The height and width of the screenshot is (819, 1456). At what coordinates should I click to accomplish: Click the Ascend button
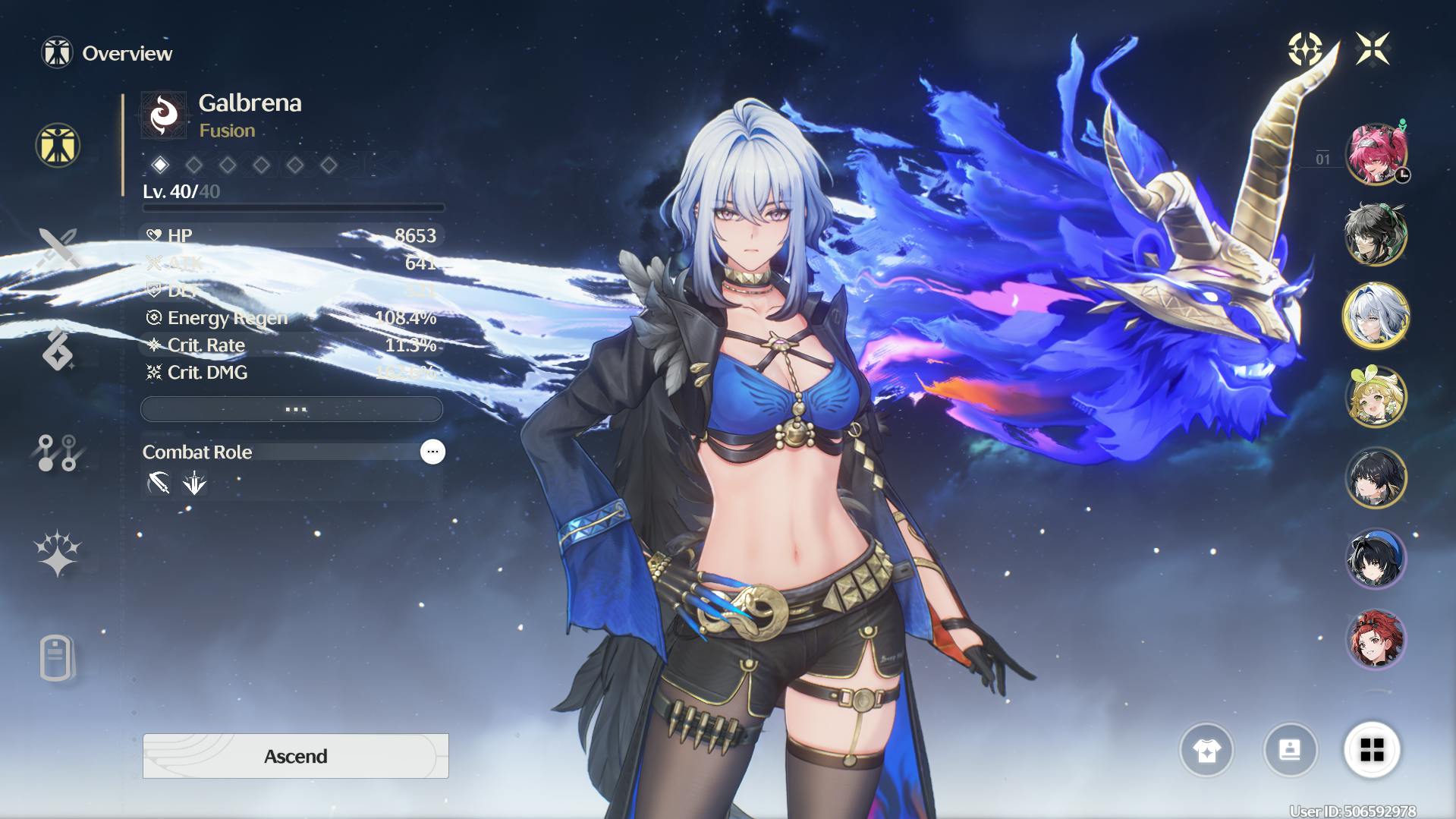(295, 756)
